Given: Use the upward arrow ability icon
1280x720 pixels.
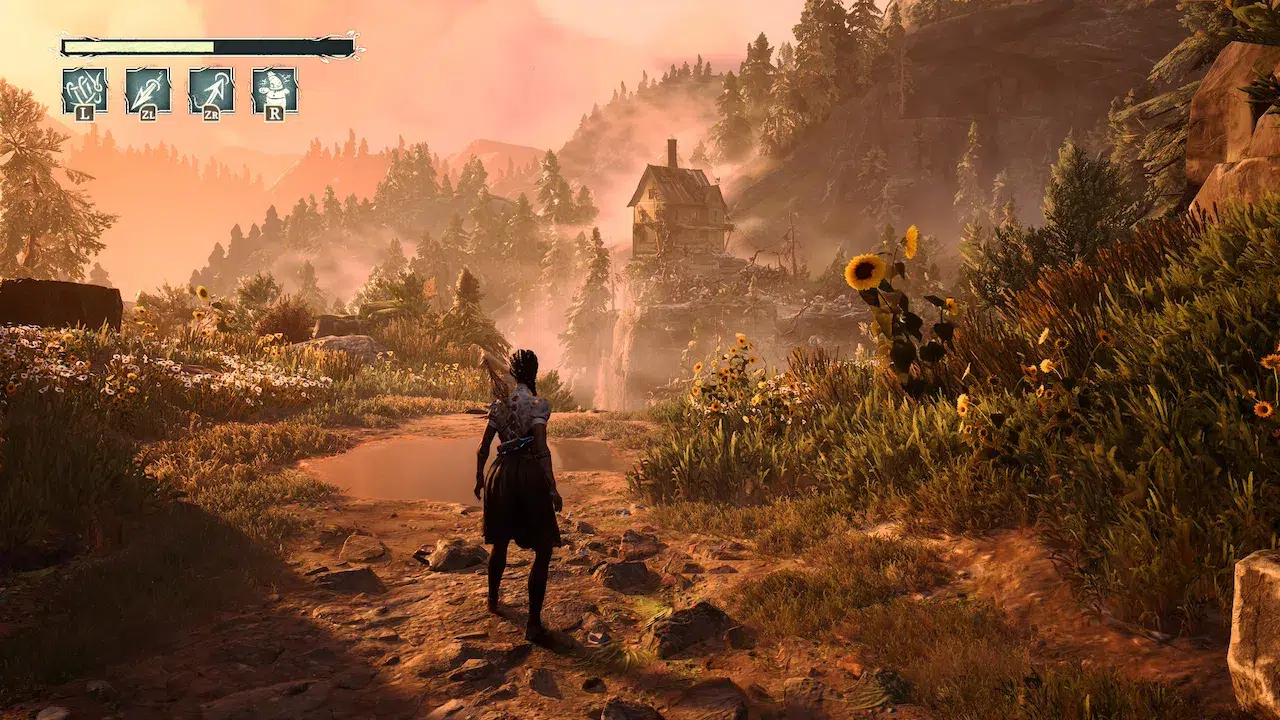Looking at the screenshot, I should click(211, 90).
